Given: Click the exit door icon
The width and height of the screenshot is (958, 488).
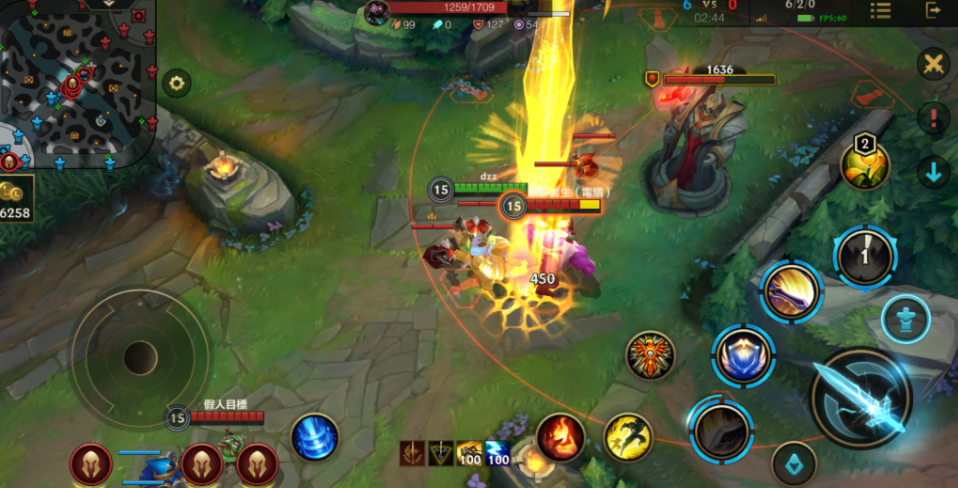Looking at the screenshot, I should tap(934, 11).
